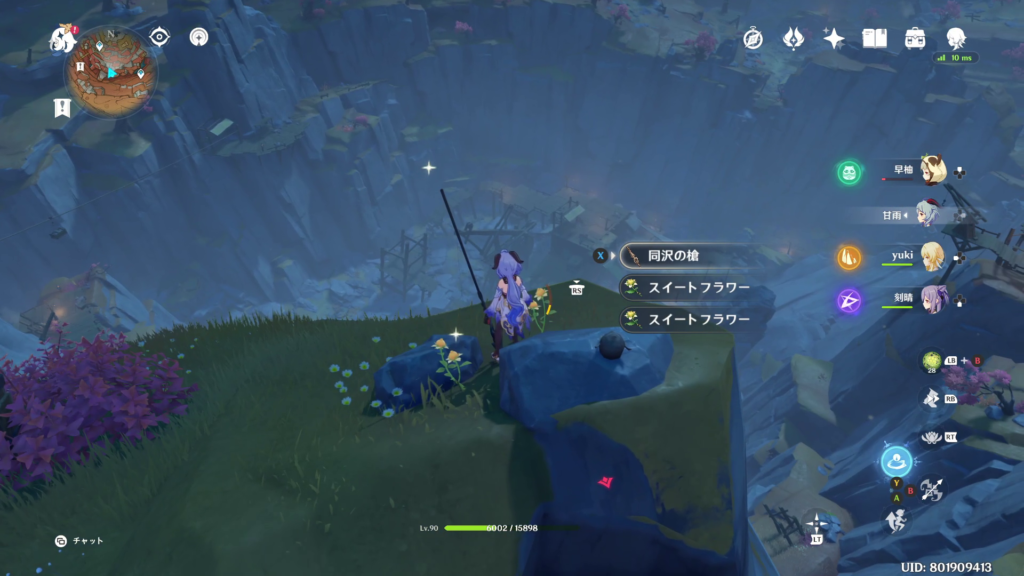Use the green gadget item showing 28
This screenshot has height=576, width=1024.
click(x=932, y=361)
